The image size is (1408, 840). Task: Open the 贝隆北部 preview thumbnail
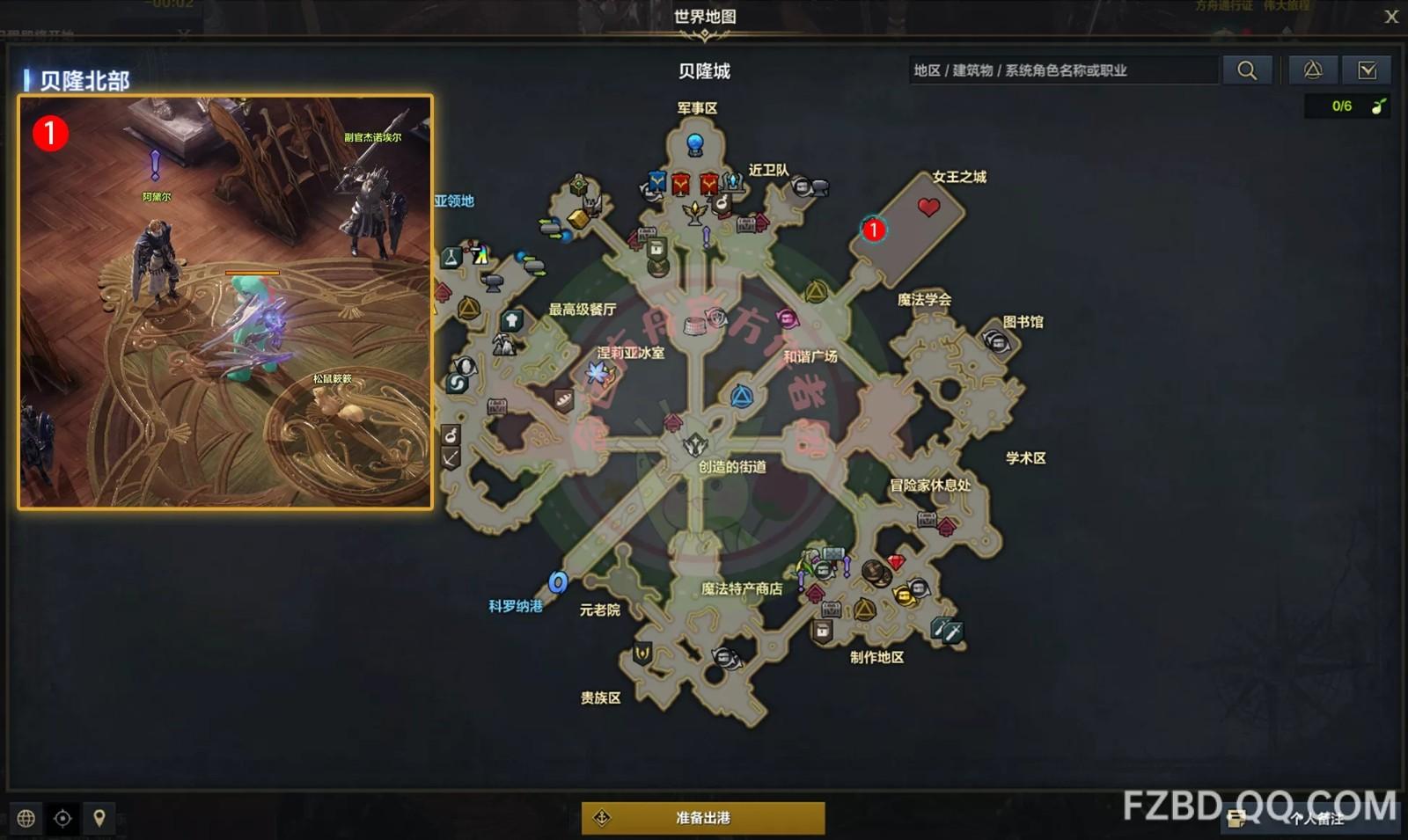click(225, 302)
